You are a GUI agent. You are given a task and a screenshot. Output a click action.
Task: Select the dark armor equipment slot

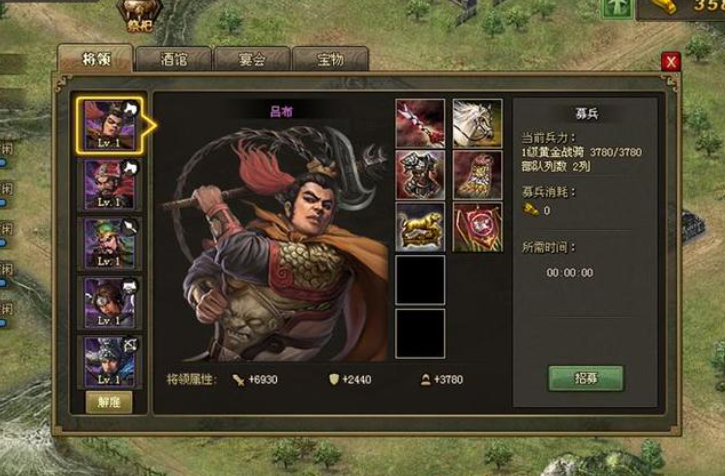click(x=420, y=175)
